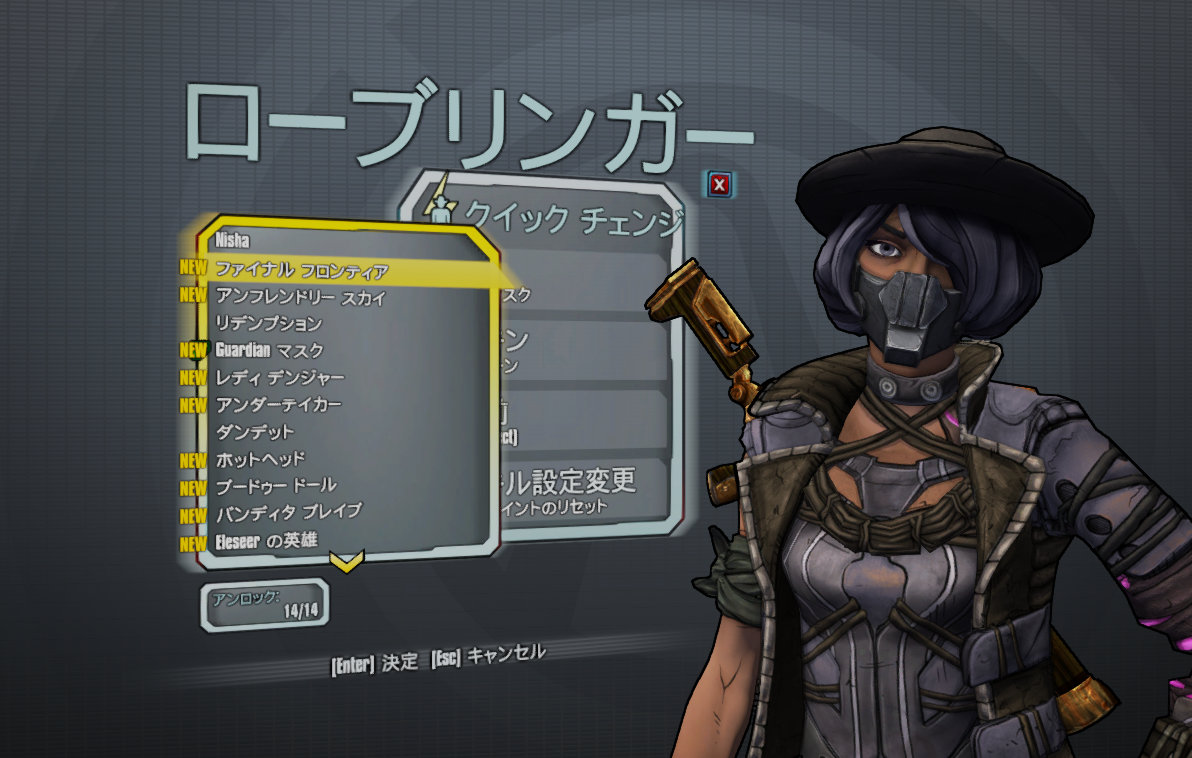Pick the リデンプション head option
The image size is (1192, 758).
click(269, 323)
